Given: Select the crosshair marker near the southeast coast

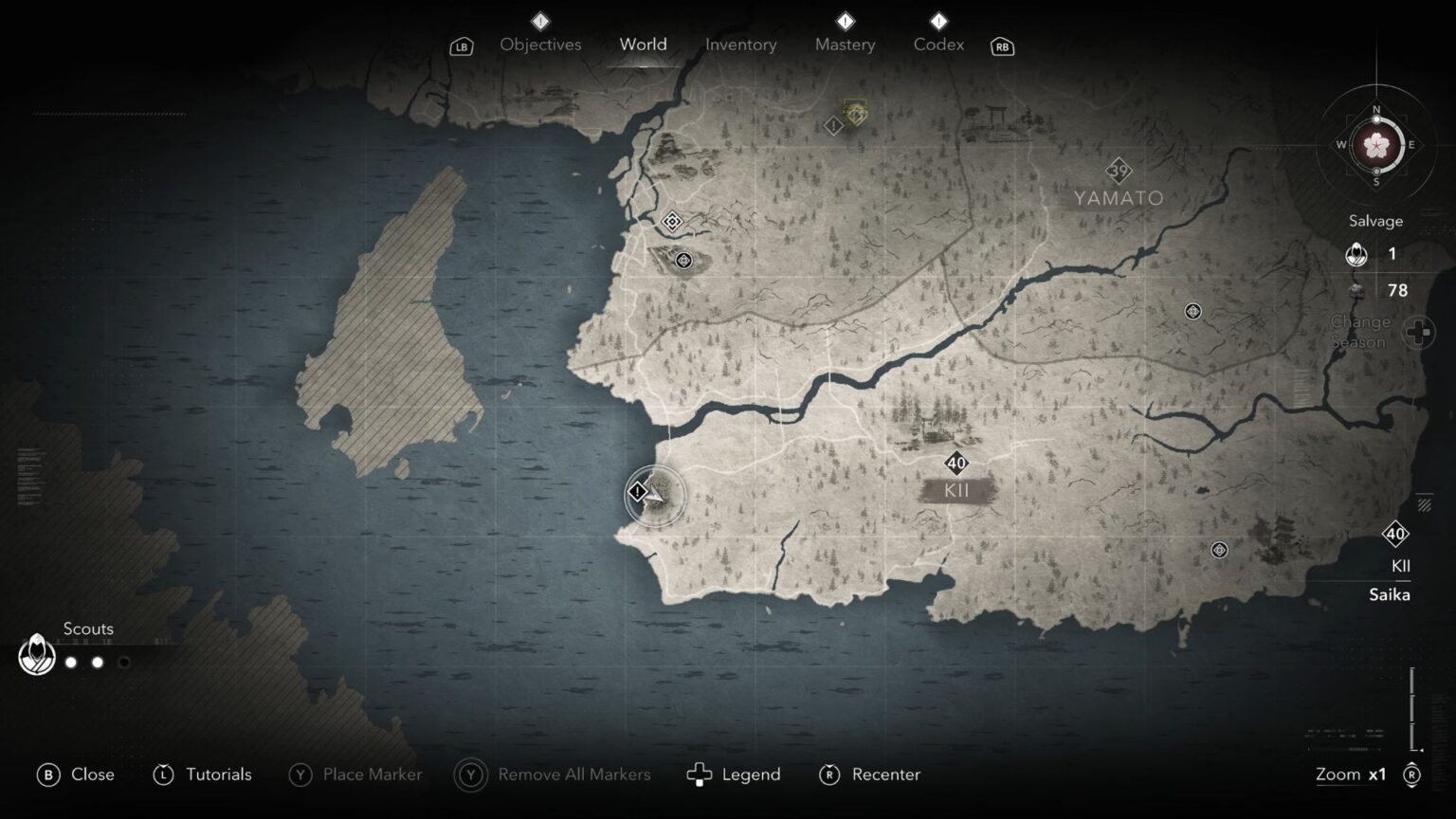Looking at the screenshot, I should tap(1218, 548).
